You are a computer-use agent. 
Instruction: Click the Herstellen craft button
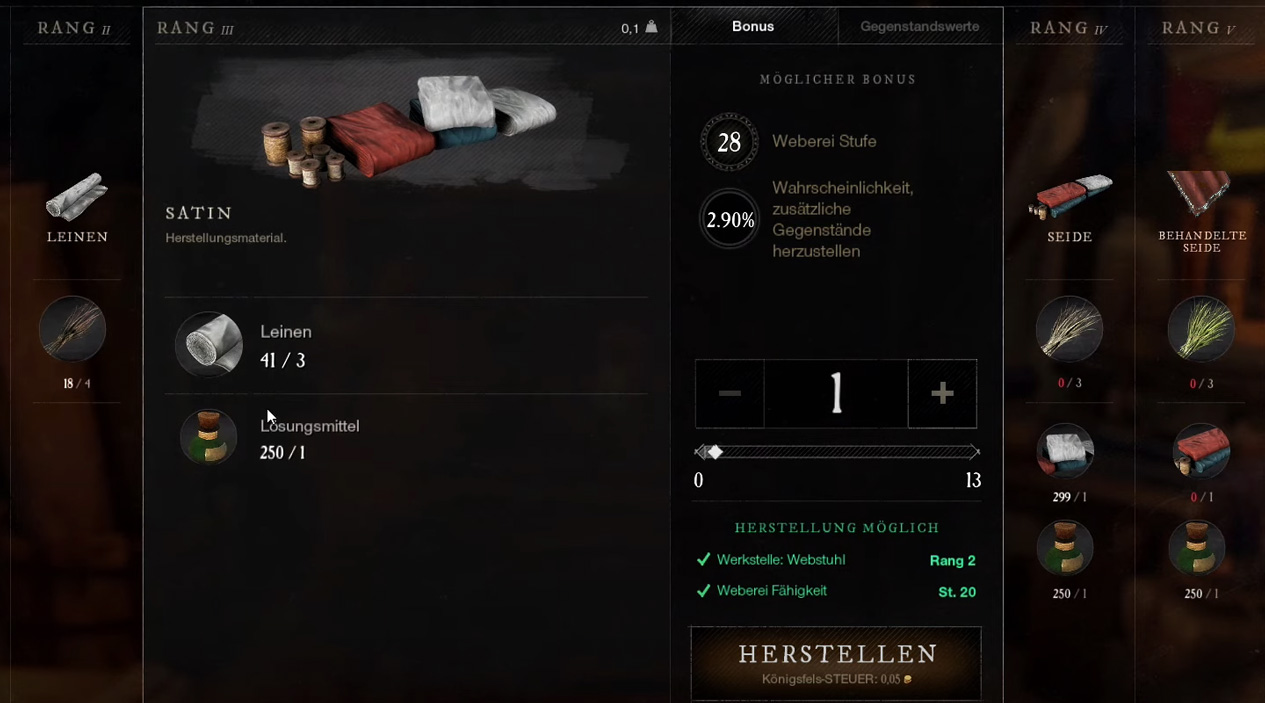click(x=836, y=662)
